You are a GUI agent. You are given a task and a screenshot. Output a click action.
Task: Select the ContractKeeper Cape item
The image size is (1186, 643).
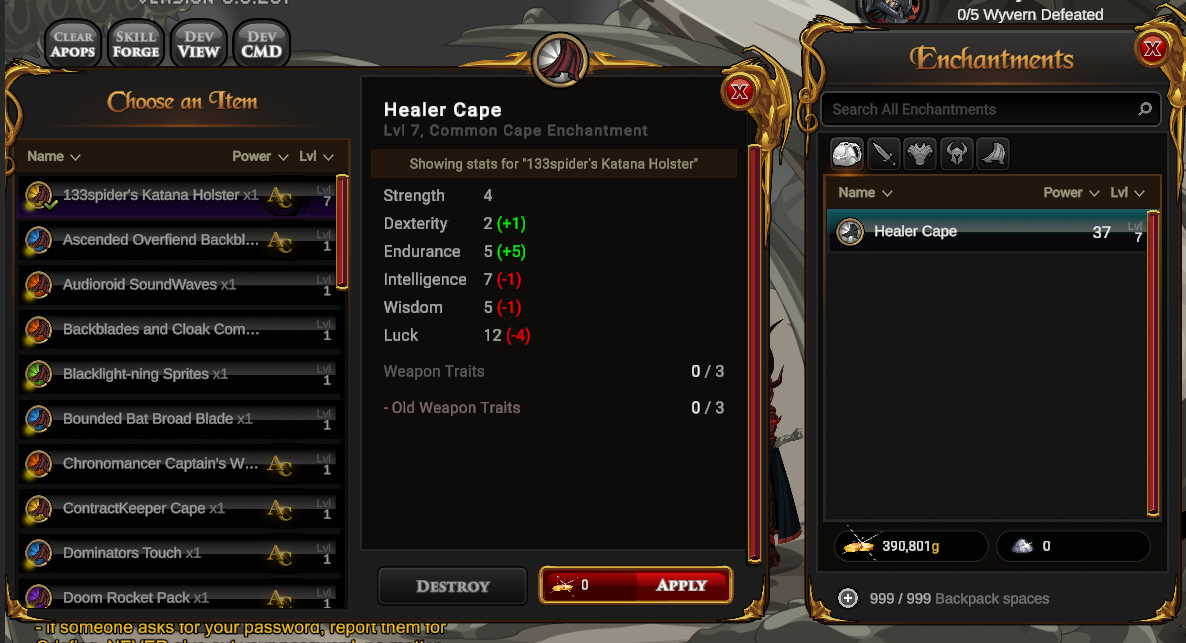pyautogui.click(x=134, y=508)
